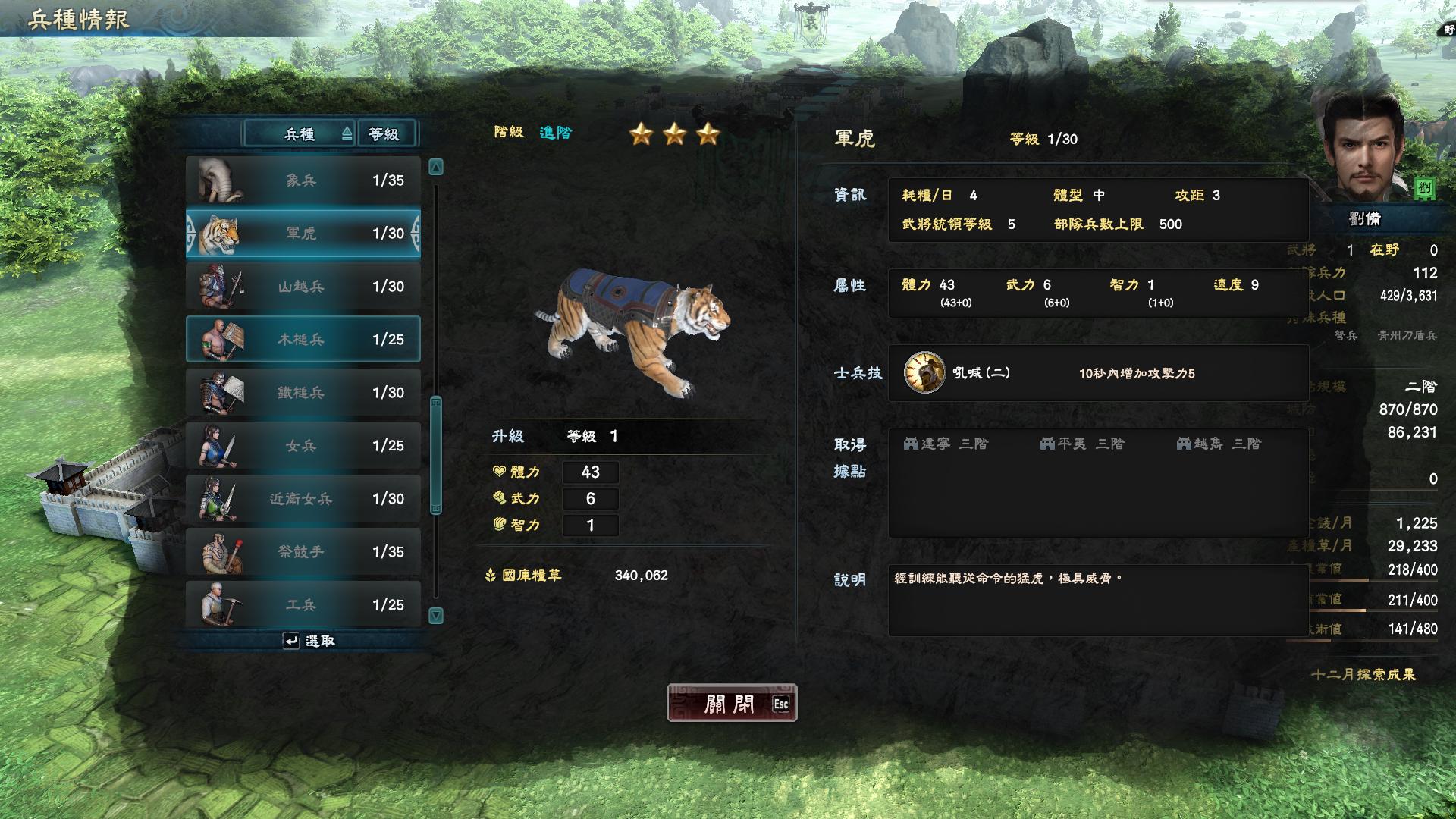1456x819 pixels.
Task: Click the 吼喊 soldier skill icon
Action: (924, 372)
